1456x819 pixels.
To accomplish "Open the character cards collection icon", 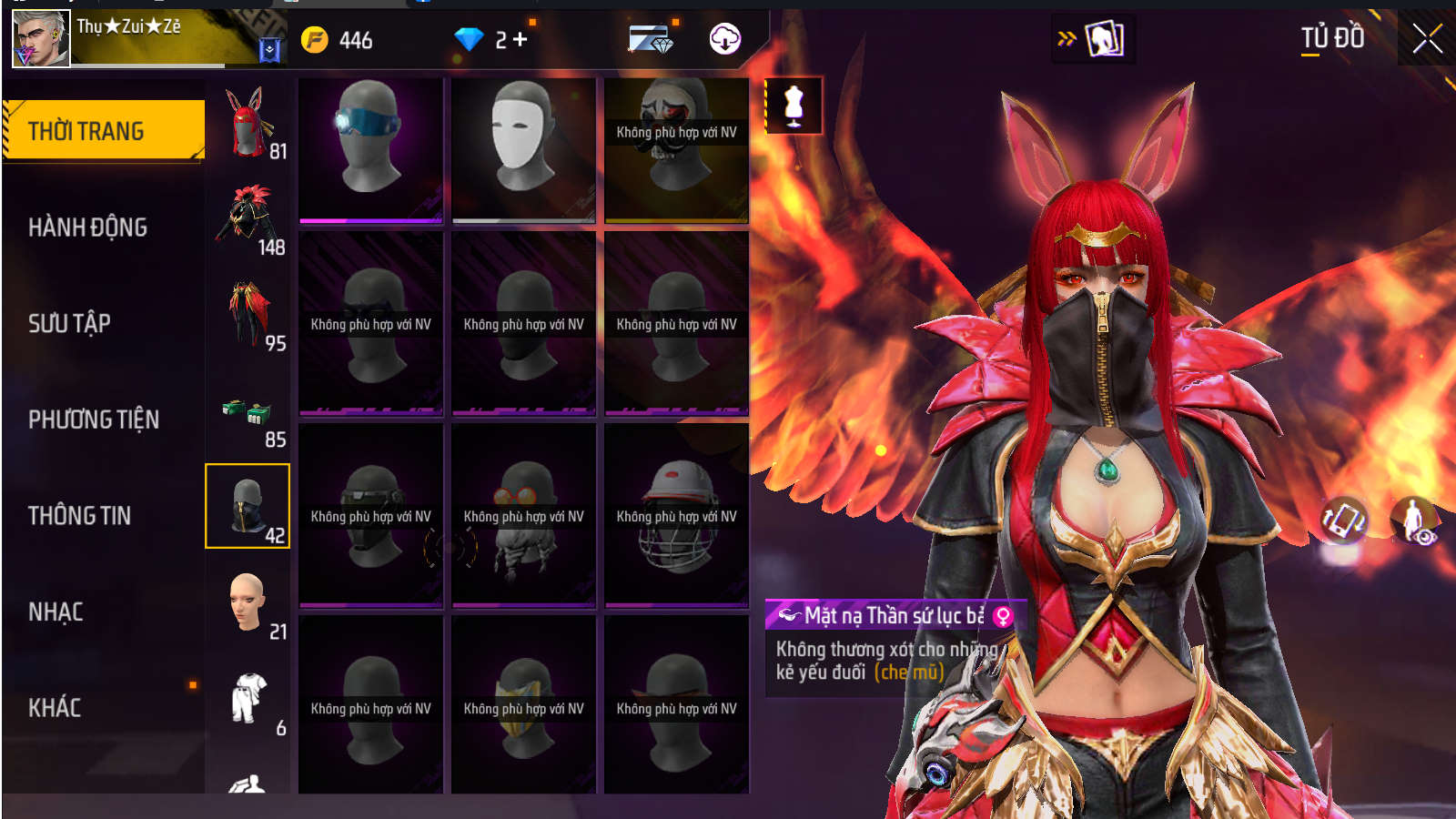I will 1104,39.
